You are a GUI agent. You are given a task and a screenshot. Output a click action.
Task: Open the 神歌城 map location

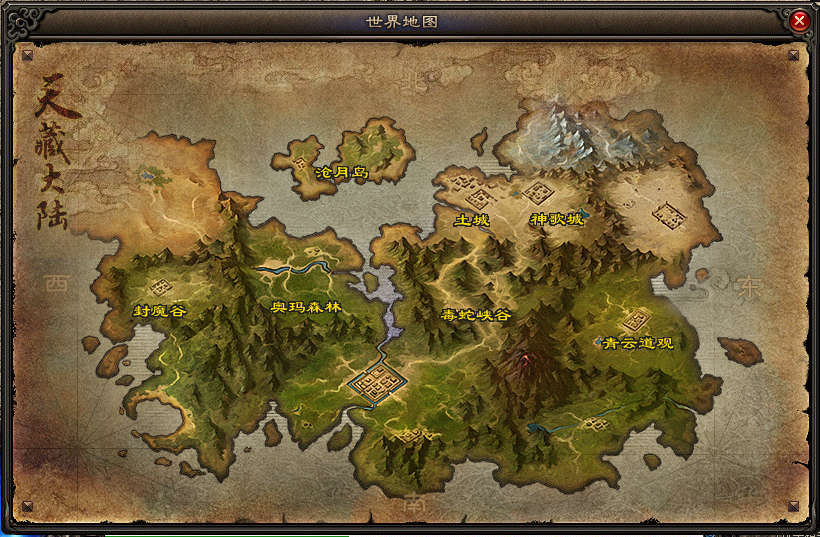556,219
